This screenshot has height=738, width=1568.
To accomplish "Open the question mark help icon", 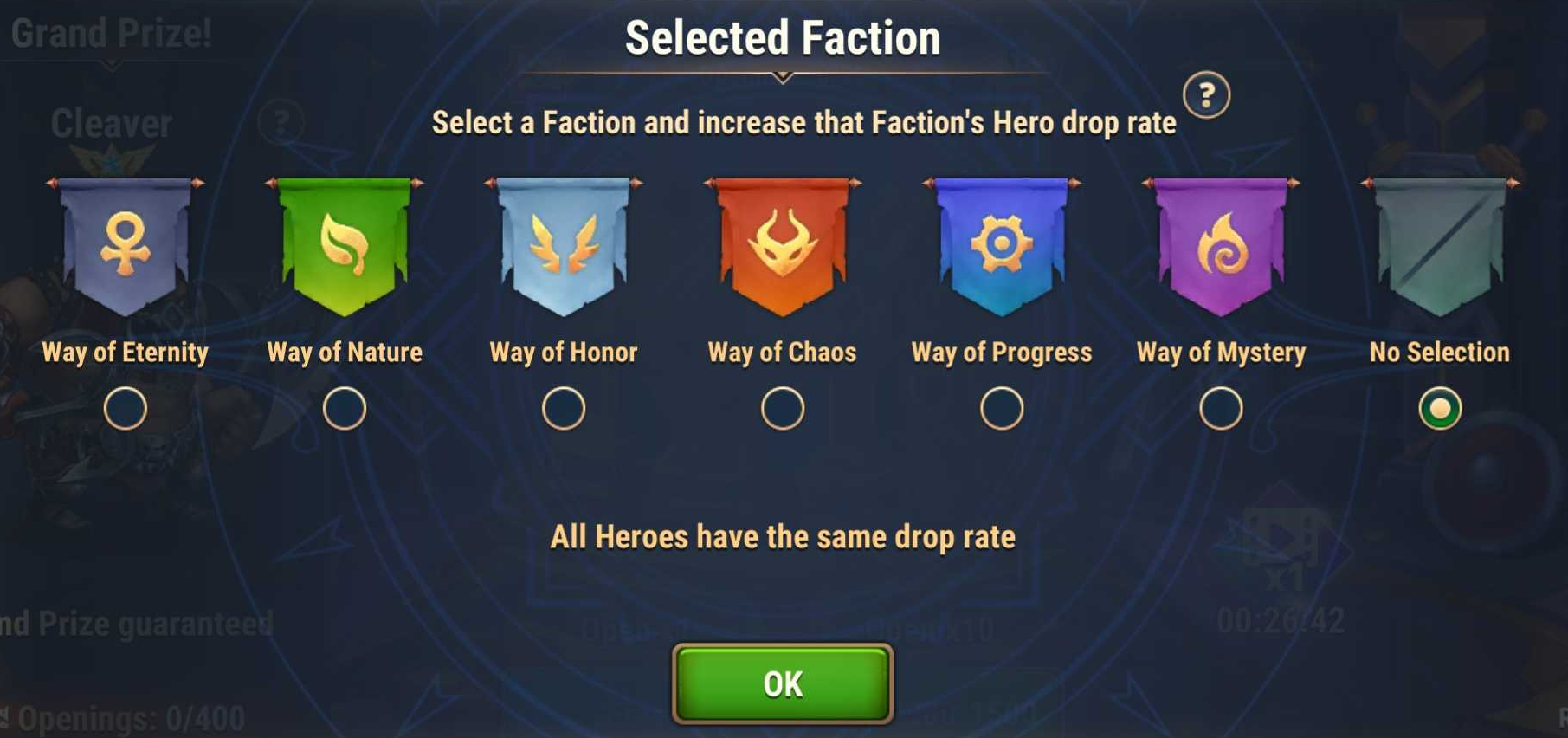I will click(x=1206, y=94).
